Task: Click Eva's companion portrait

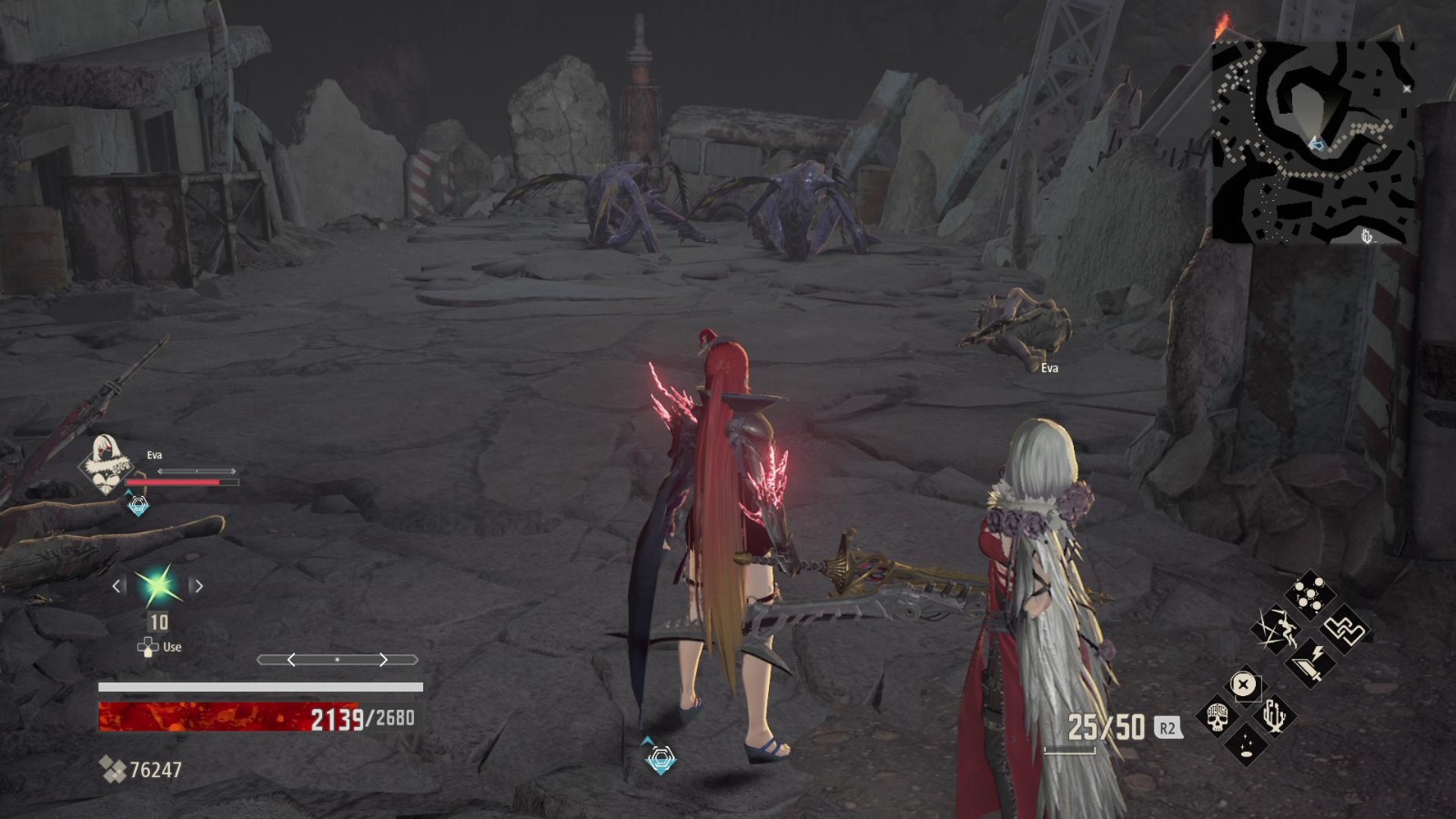Action: click(106, 463)
